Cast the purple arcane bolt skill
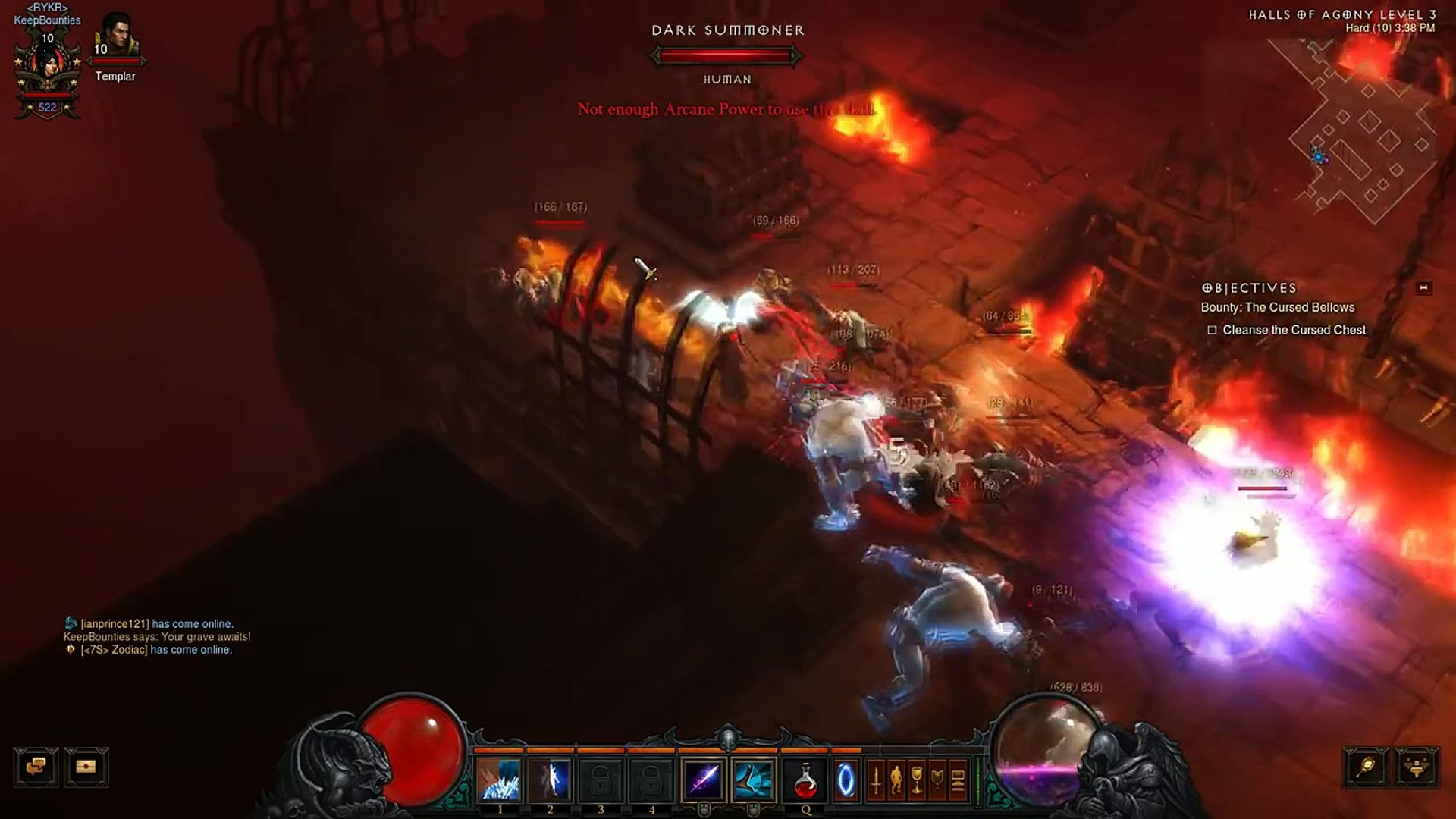1456x819 pixels. pos(704,781)
